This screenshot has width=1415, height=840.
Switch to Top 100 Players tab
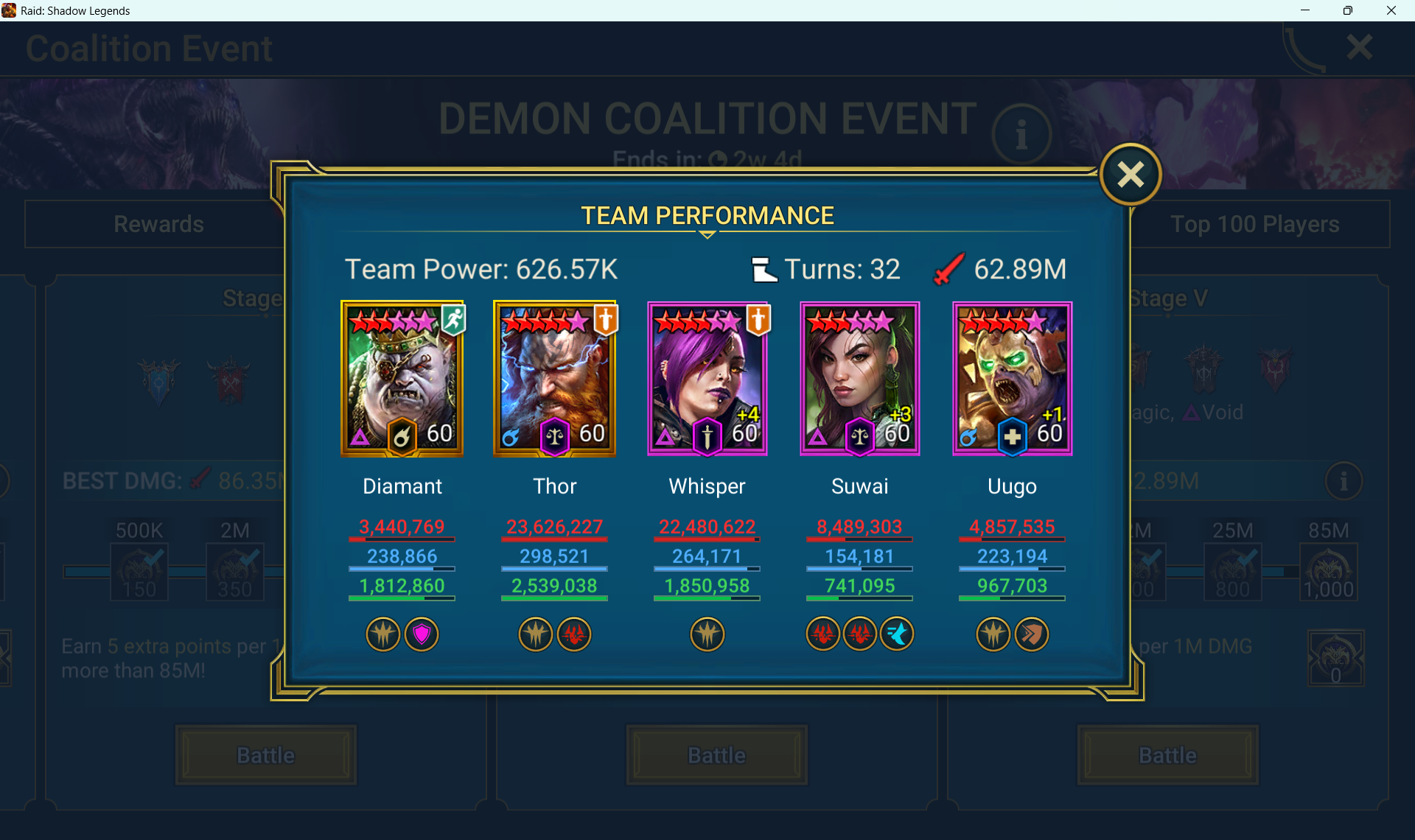[1255, 224]
